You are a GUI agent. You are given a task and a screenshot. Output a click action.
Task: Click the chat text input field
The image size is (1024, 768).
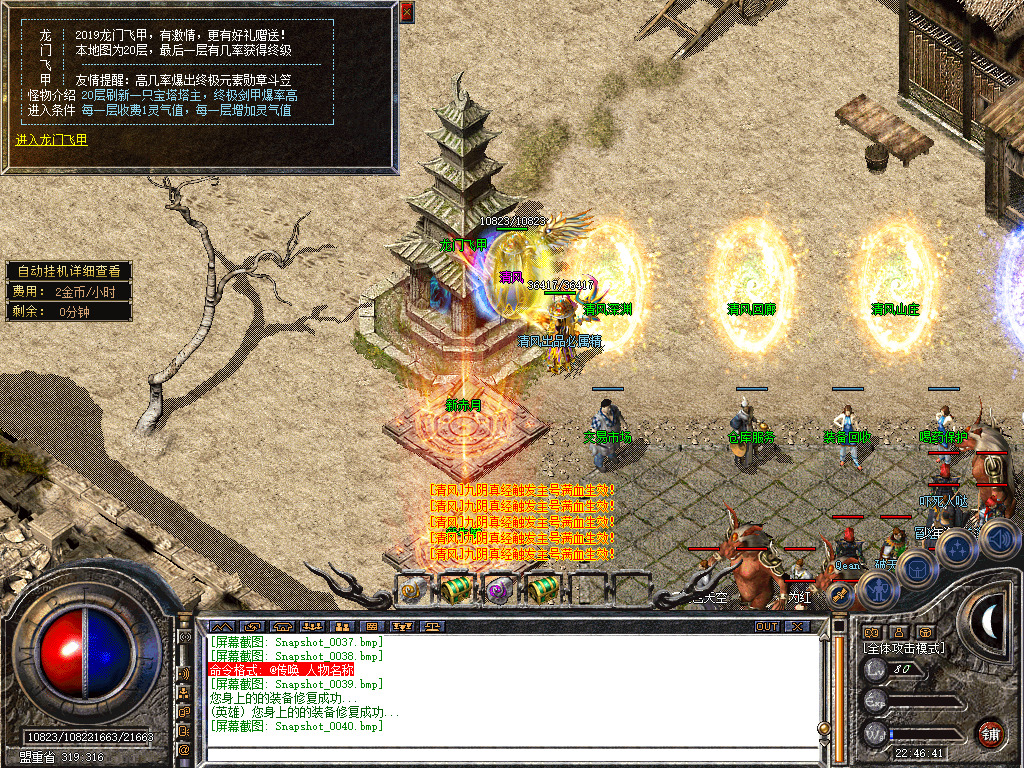510,753
